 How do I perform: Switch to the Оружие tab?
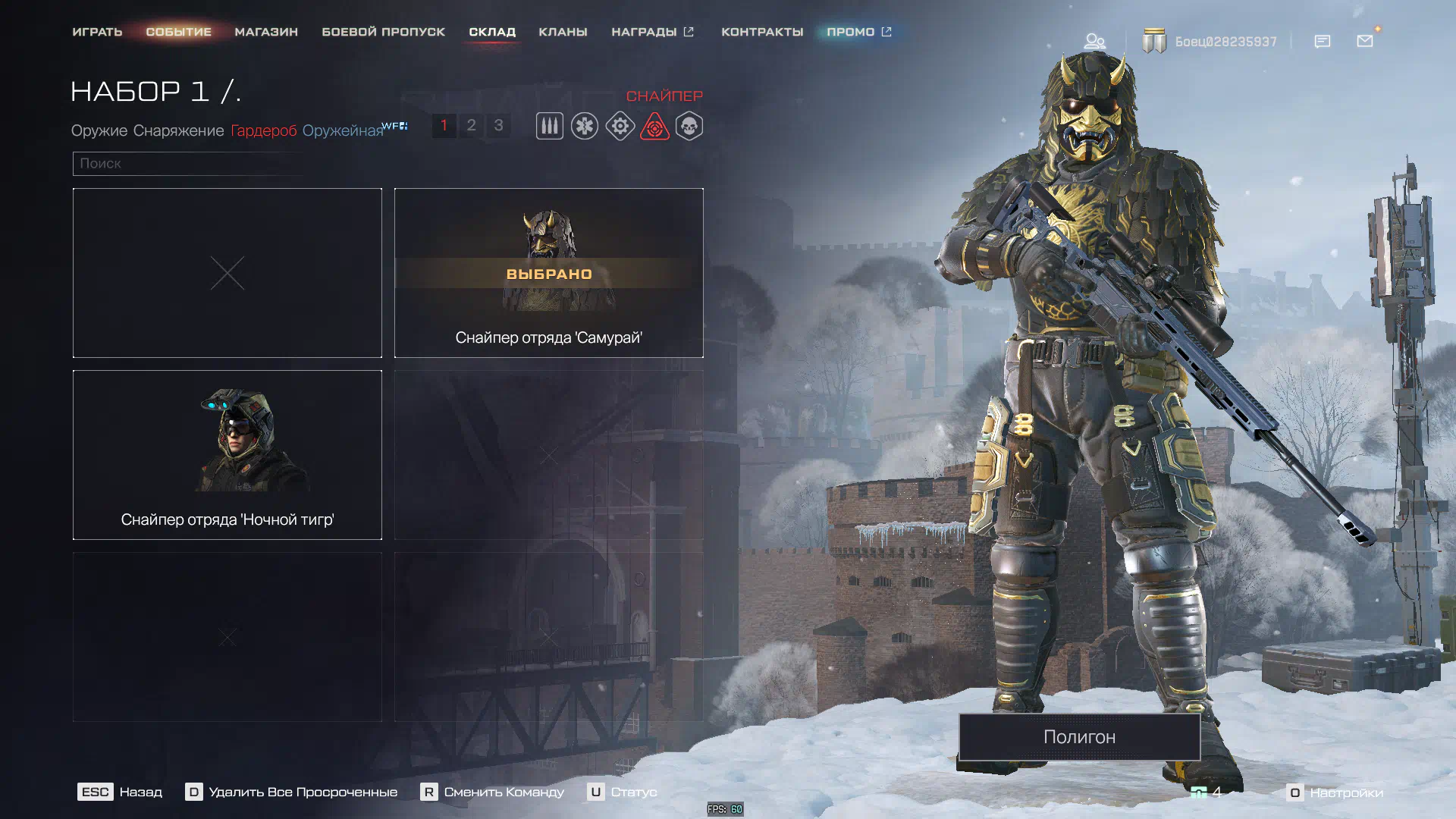pos(99,130)
